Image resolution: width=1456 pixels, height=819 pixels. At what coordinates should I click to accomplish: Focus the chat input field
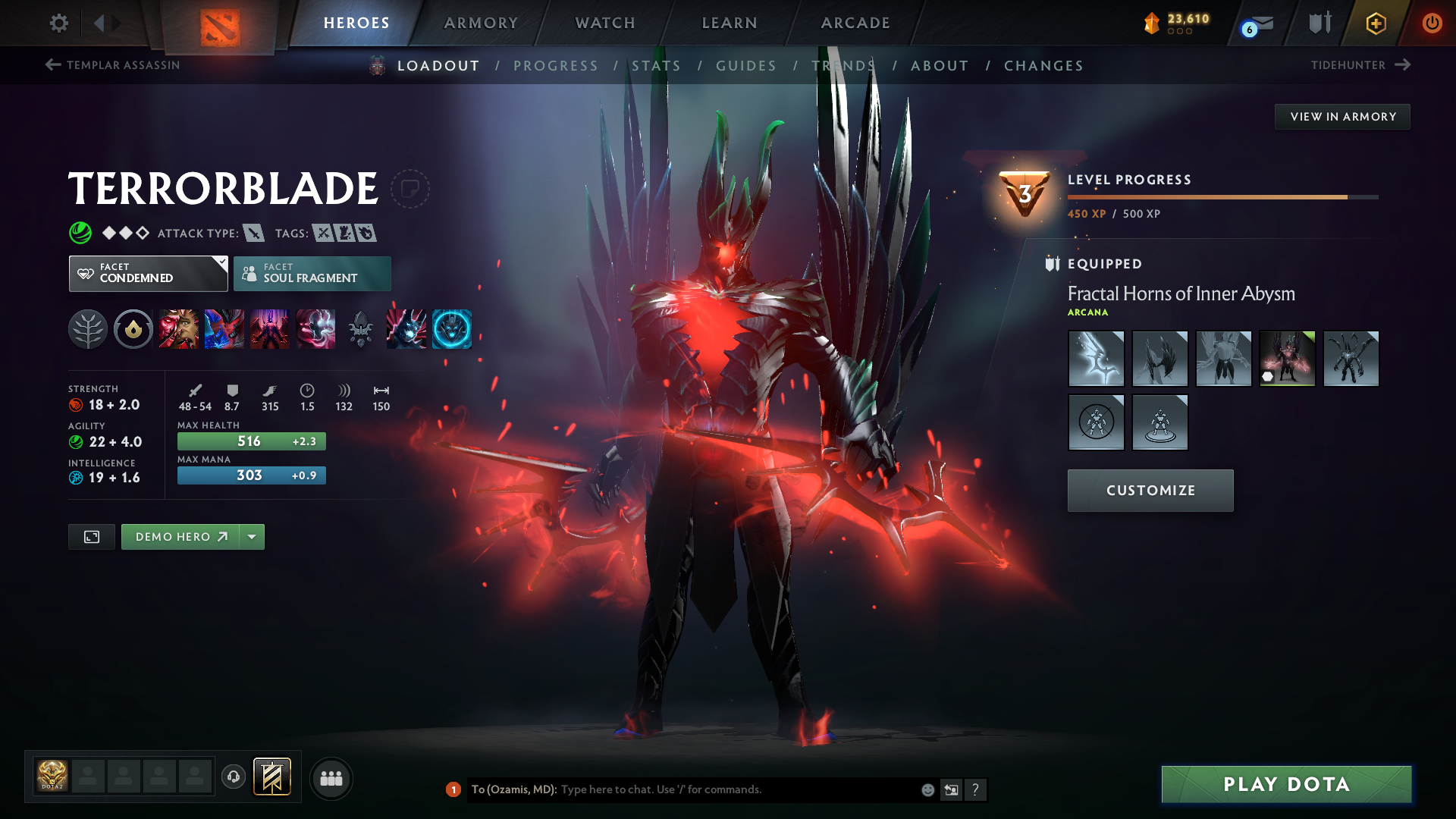[736, 789]
